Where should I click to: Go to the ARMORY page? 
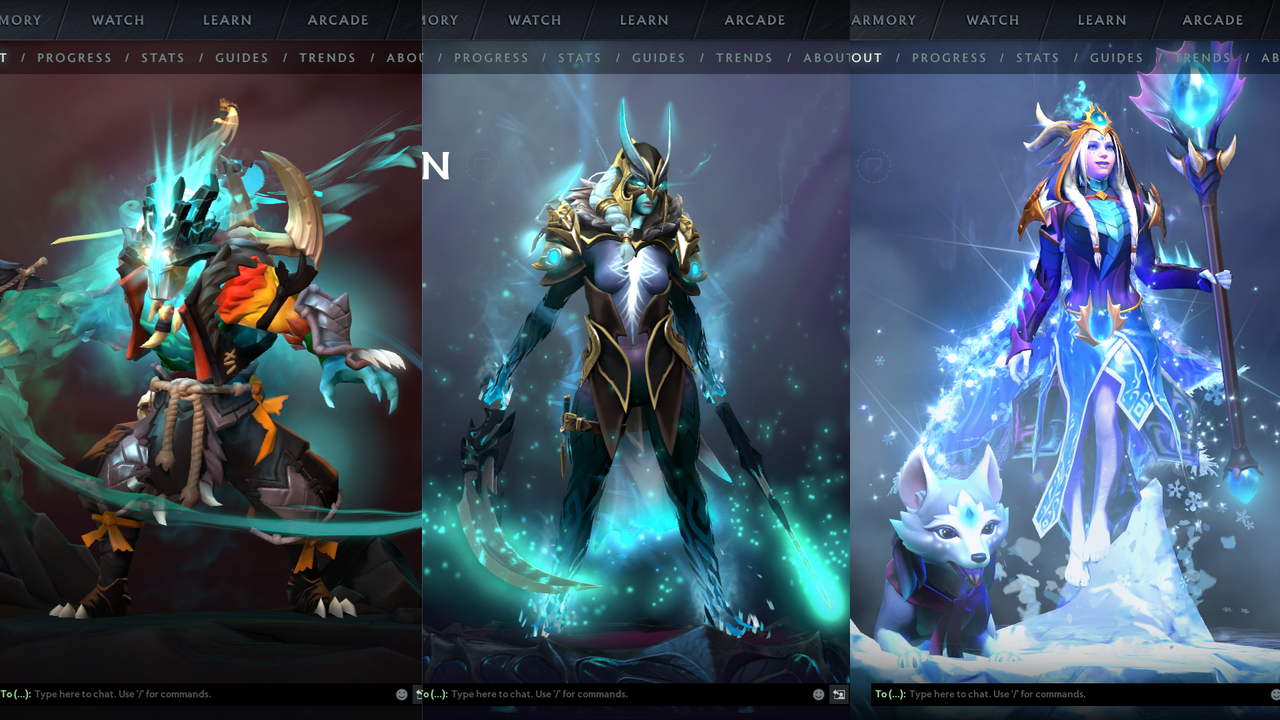pos(884,20)
